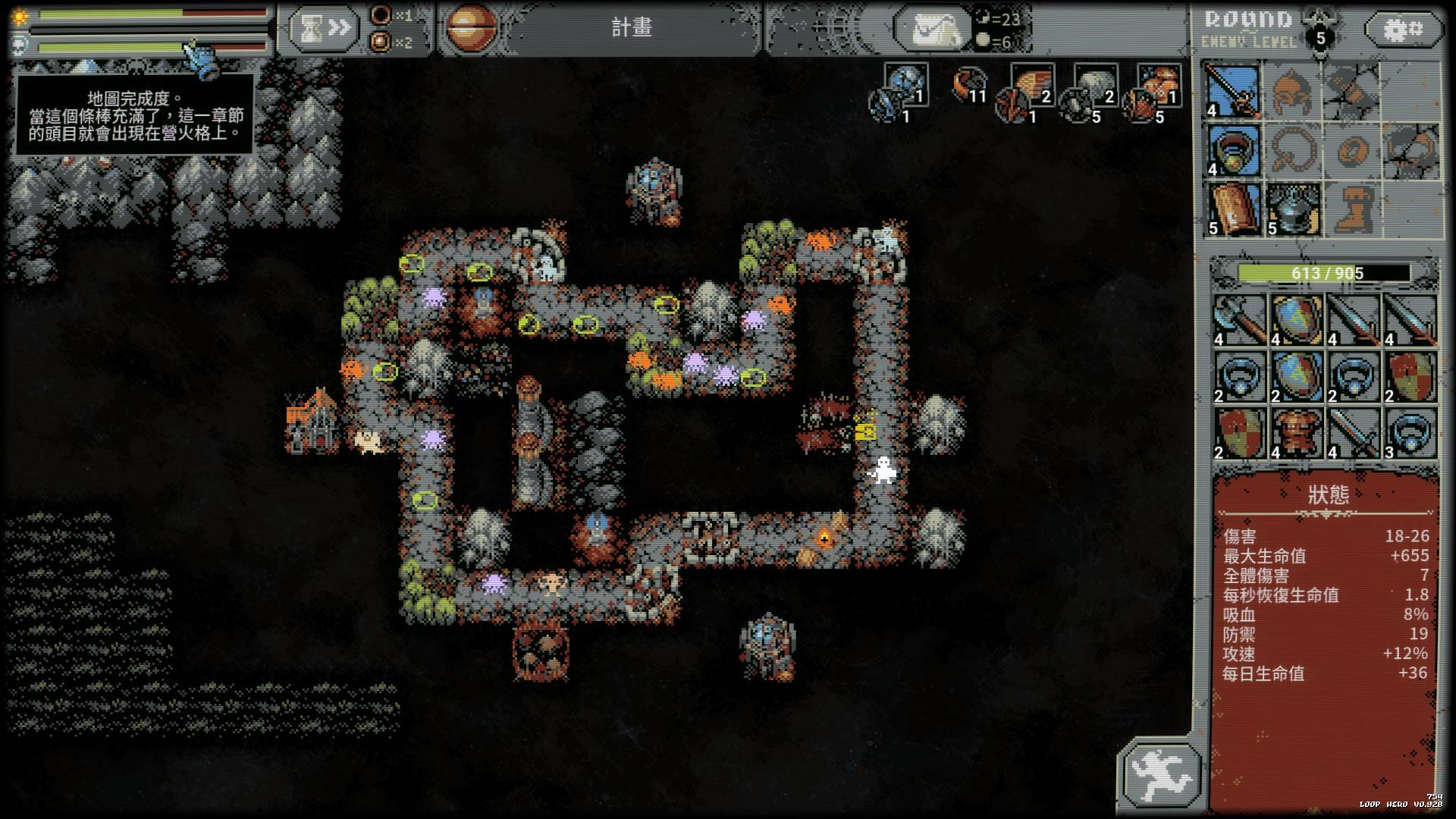Pick the level 4 axe in inventory

1240,320
